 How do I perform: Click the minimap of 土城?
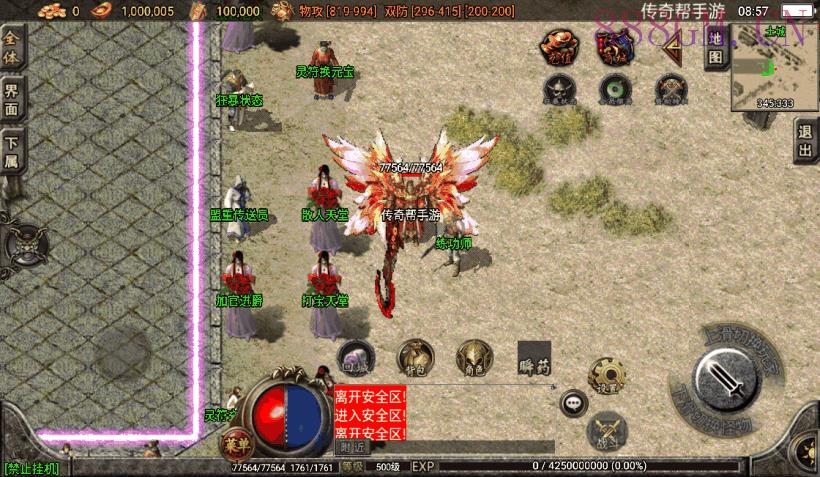tap(776, 65)
